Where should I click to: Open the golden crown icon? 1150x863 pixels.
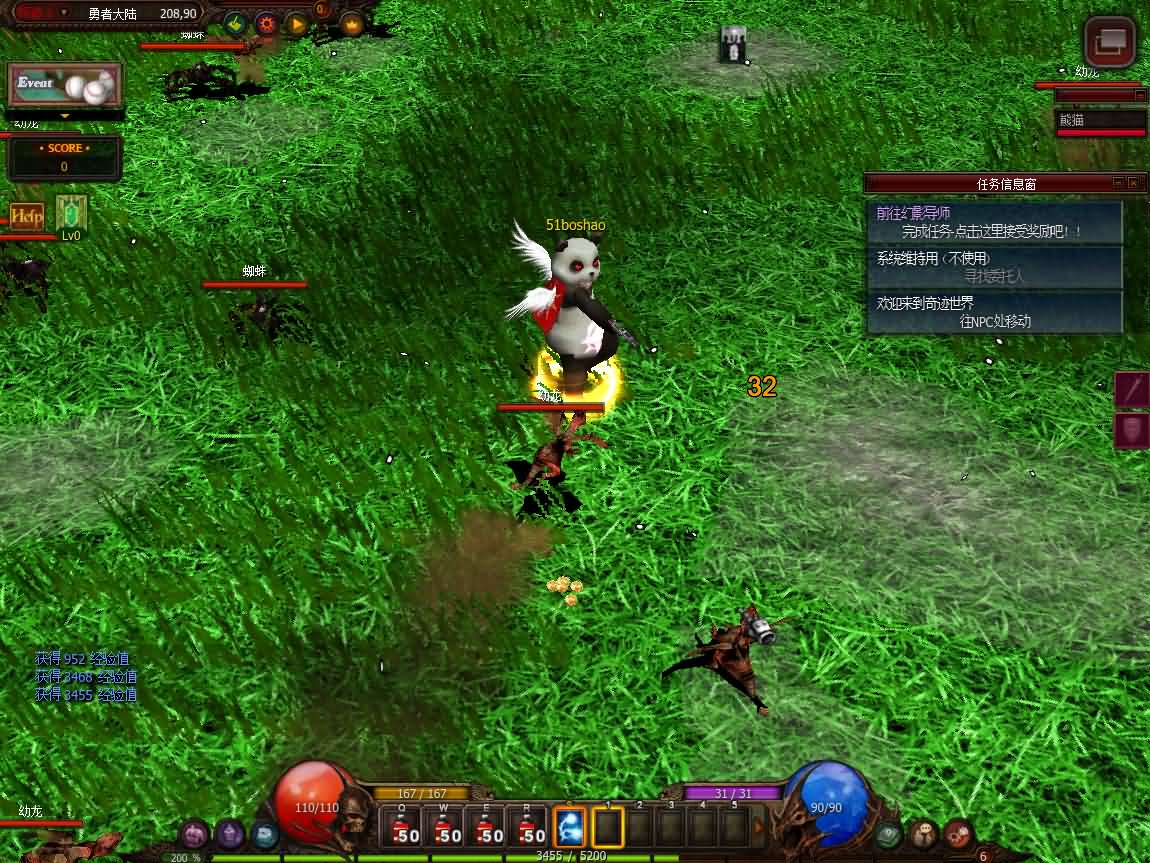tap(352, 22)
